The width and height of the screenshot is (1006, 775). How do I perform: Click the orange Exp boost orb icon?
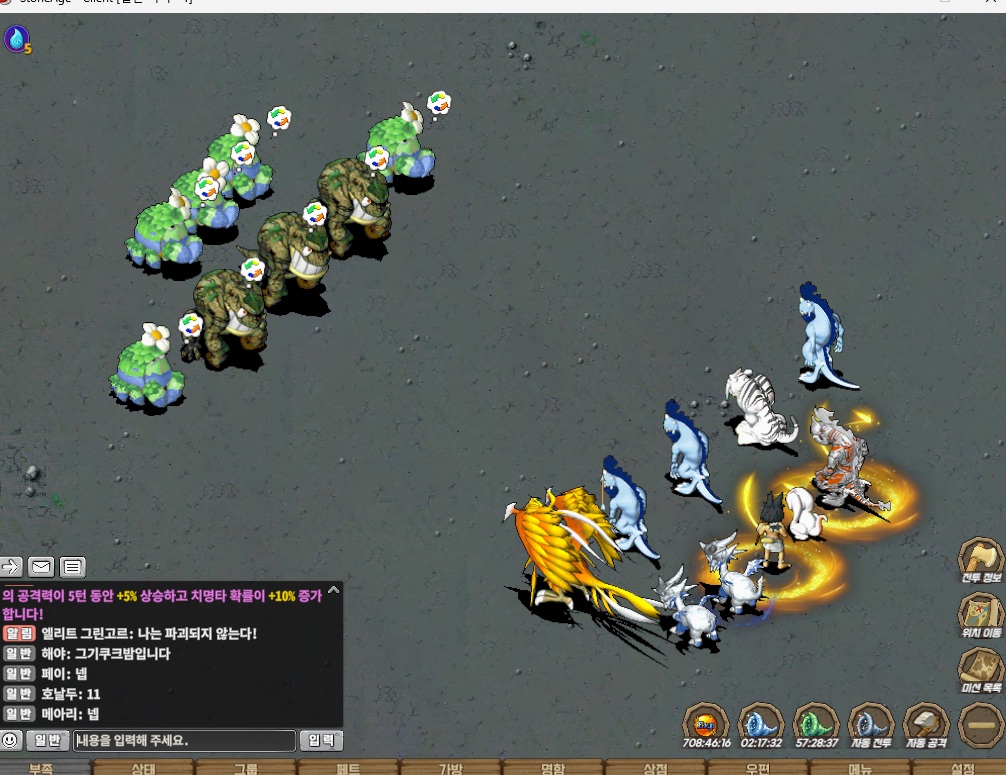coord(706,722)
